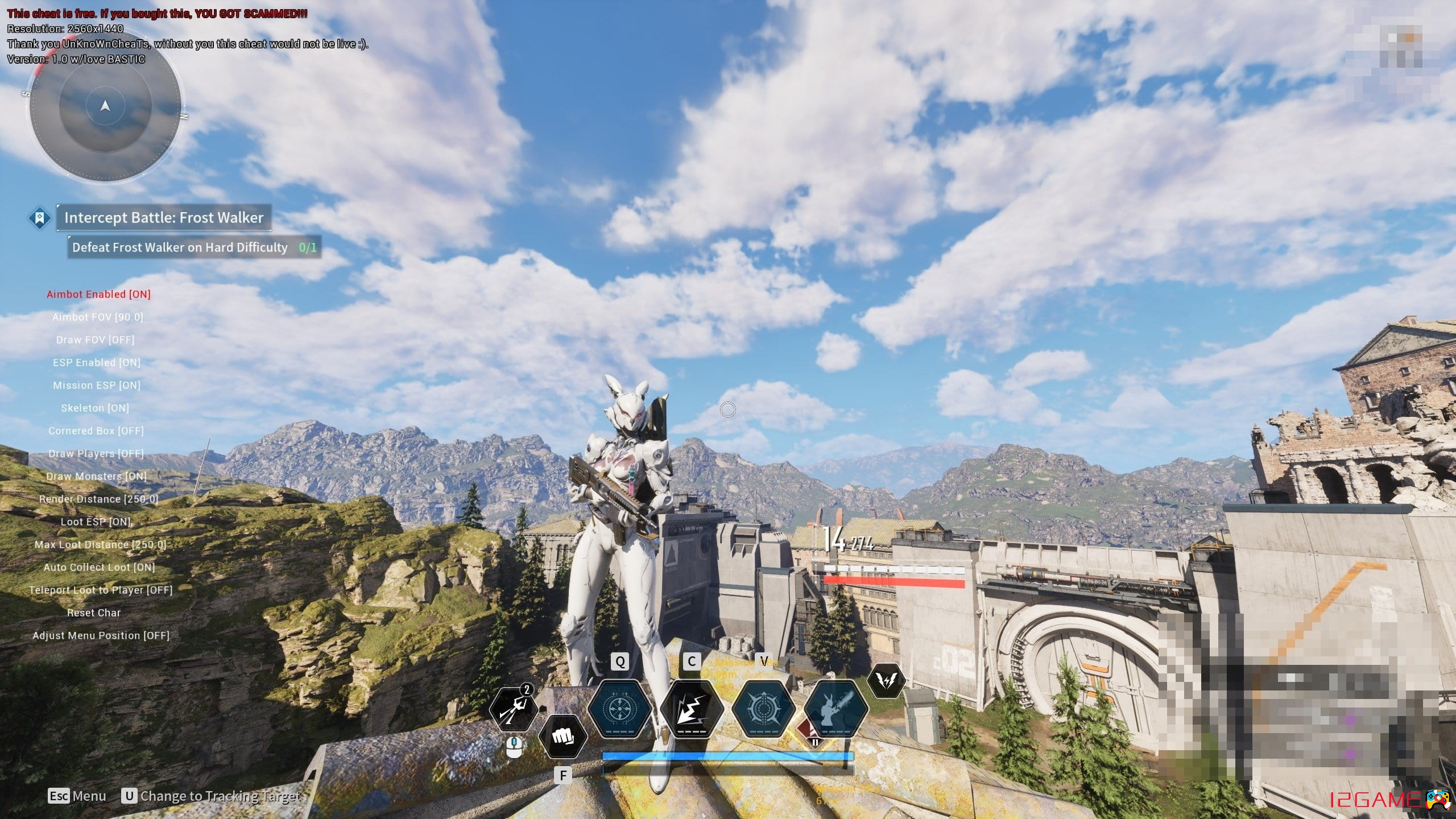Image resolution: width=1456 pixels, height=819 pixels.
Task: Activate the V skill with the circular burst
Action: click(x=763, y=710)
